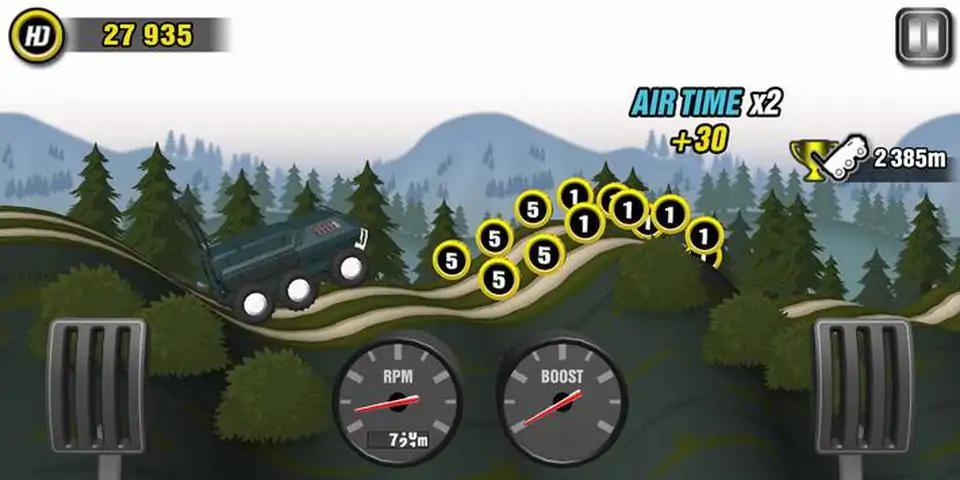
Task: Pause the game with the top-right button
Action: (923, 37)
